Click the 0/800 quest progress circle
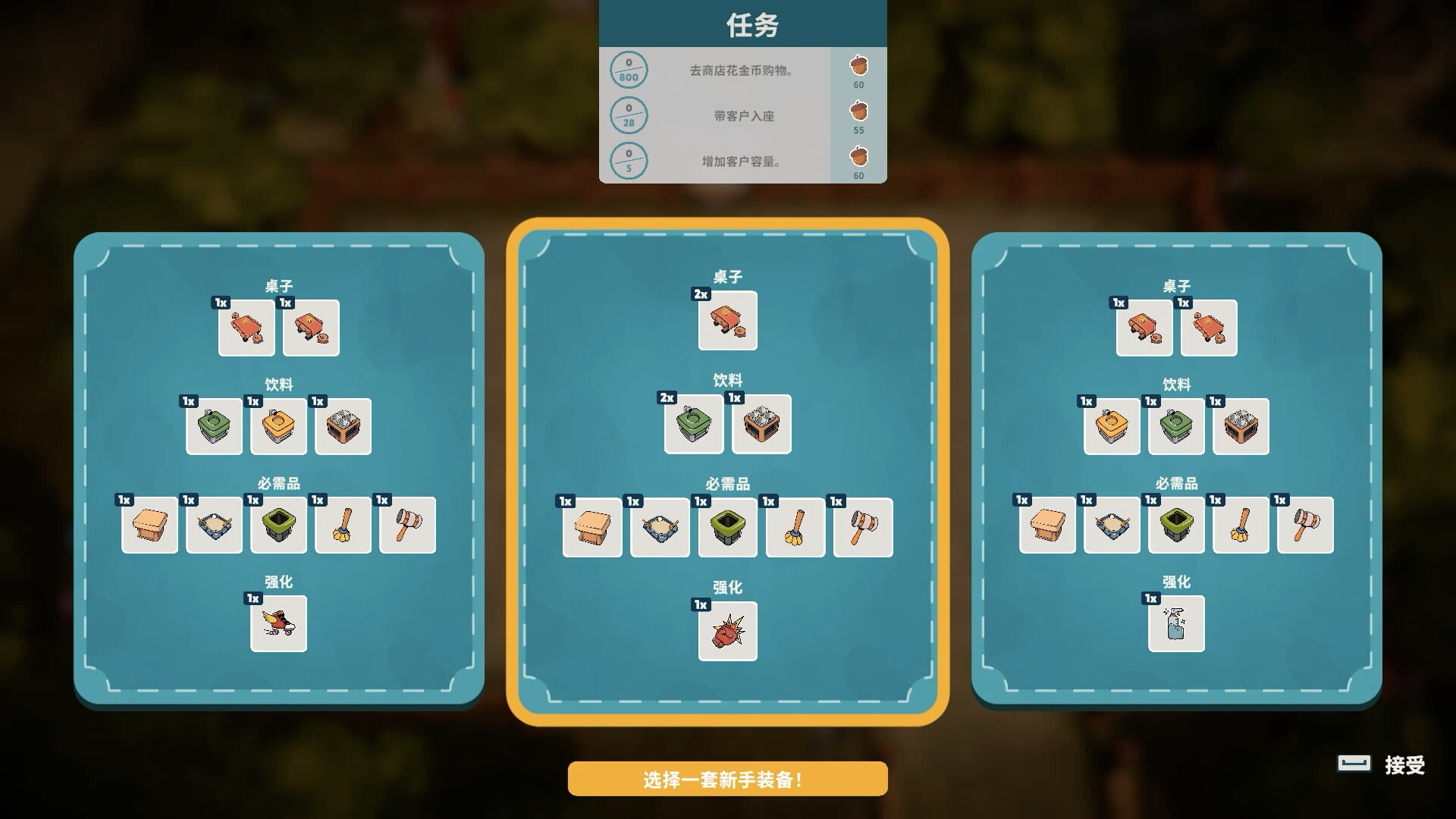 pyautogui.click(x=629, y=70)
